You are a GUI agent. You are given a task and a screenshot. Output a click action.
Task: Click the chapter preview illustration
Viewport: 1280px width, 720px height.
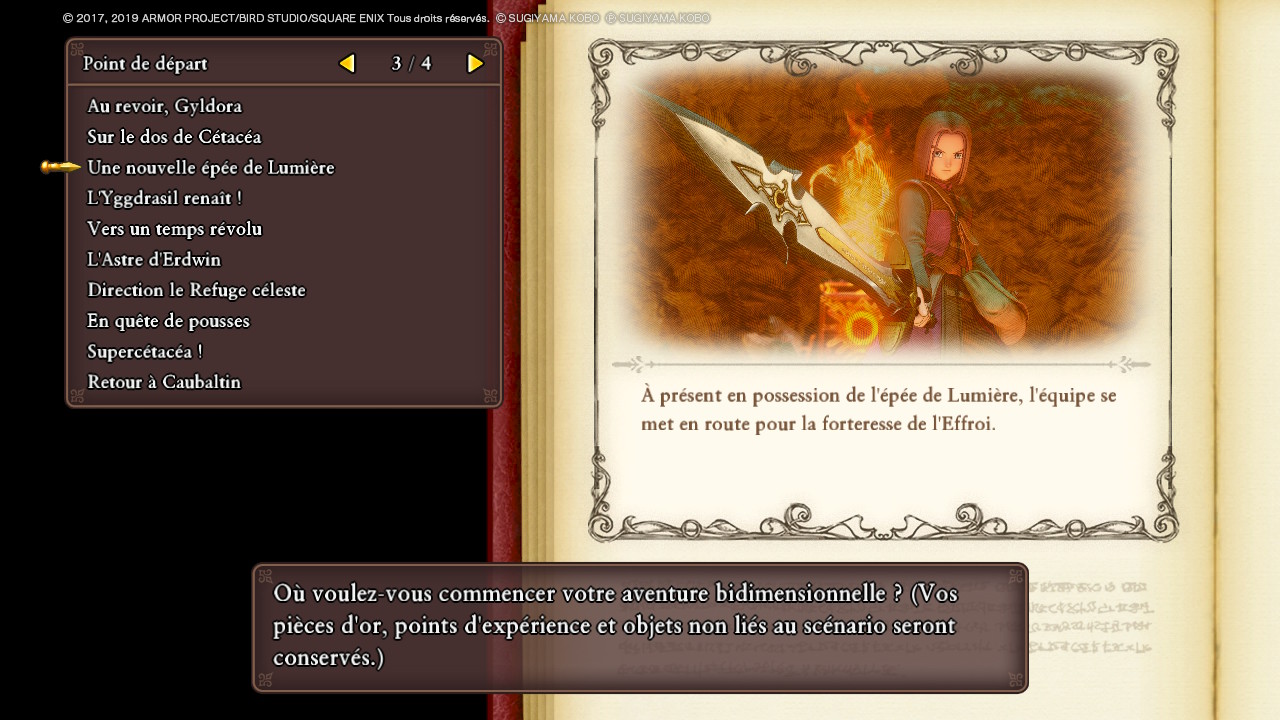882,210
